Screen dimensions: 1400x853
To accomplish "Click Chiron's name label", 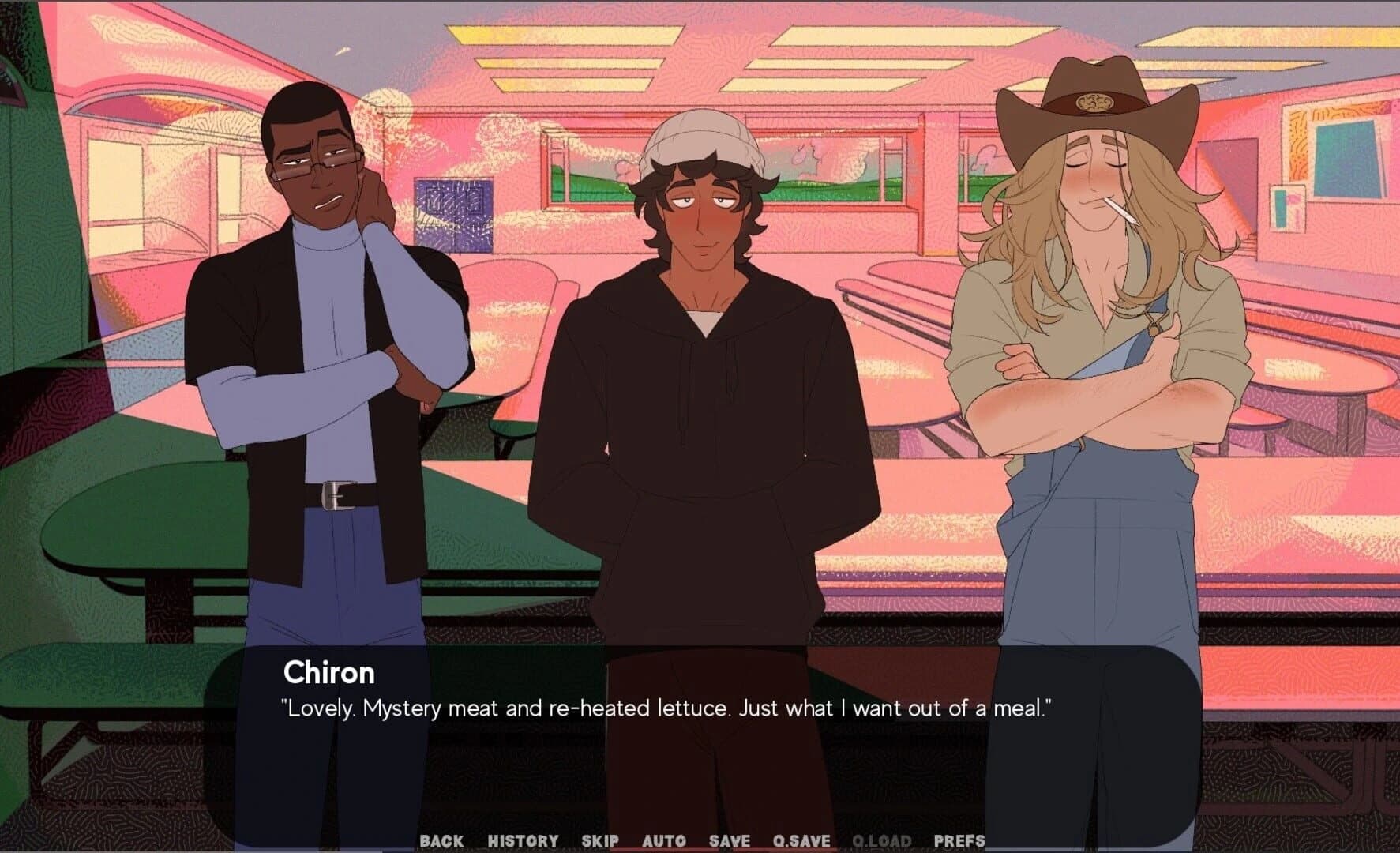I will (328, 674).
